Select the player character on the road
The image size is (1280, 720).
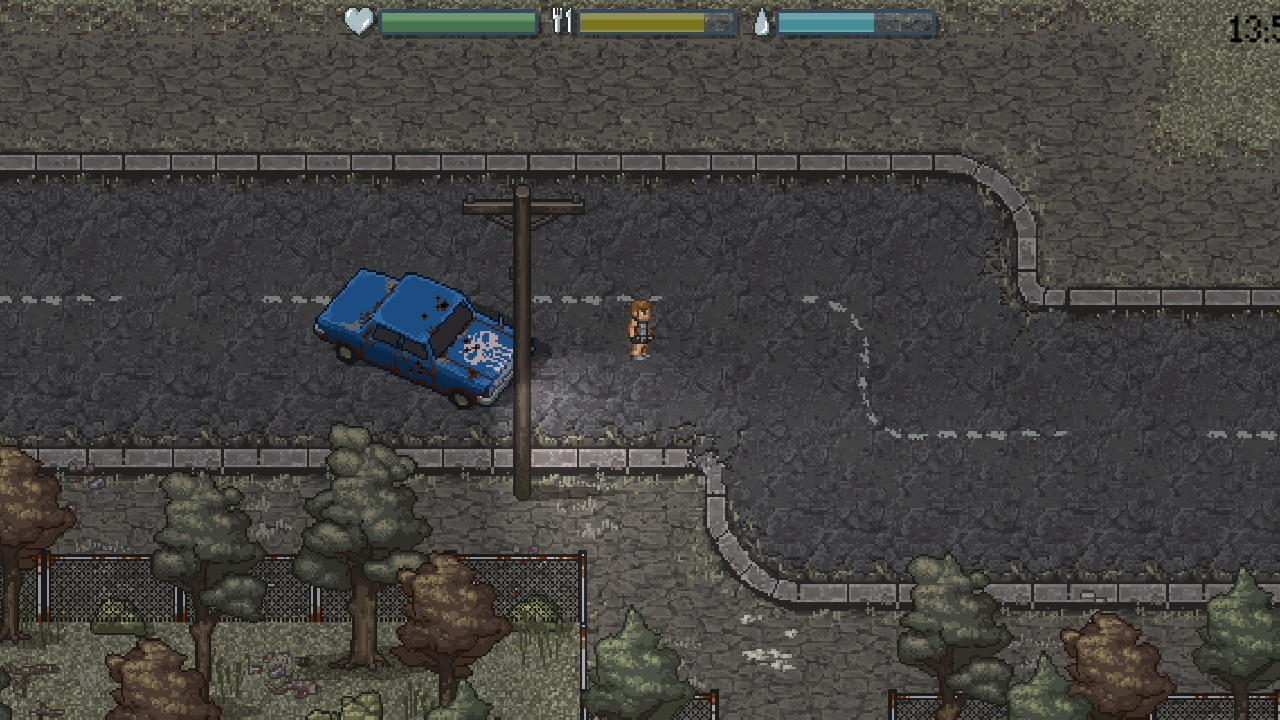[x=639, y=330]
